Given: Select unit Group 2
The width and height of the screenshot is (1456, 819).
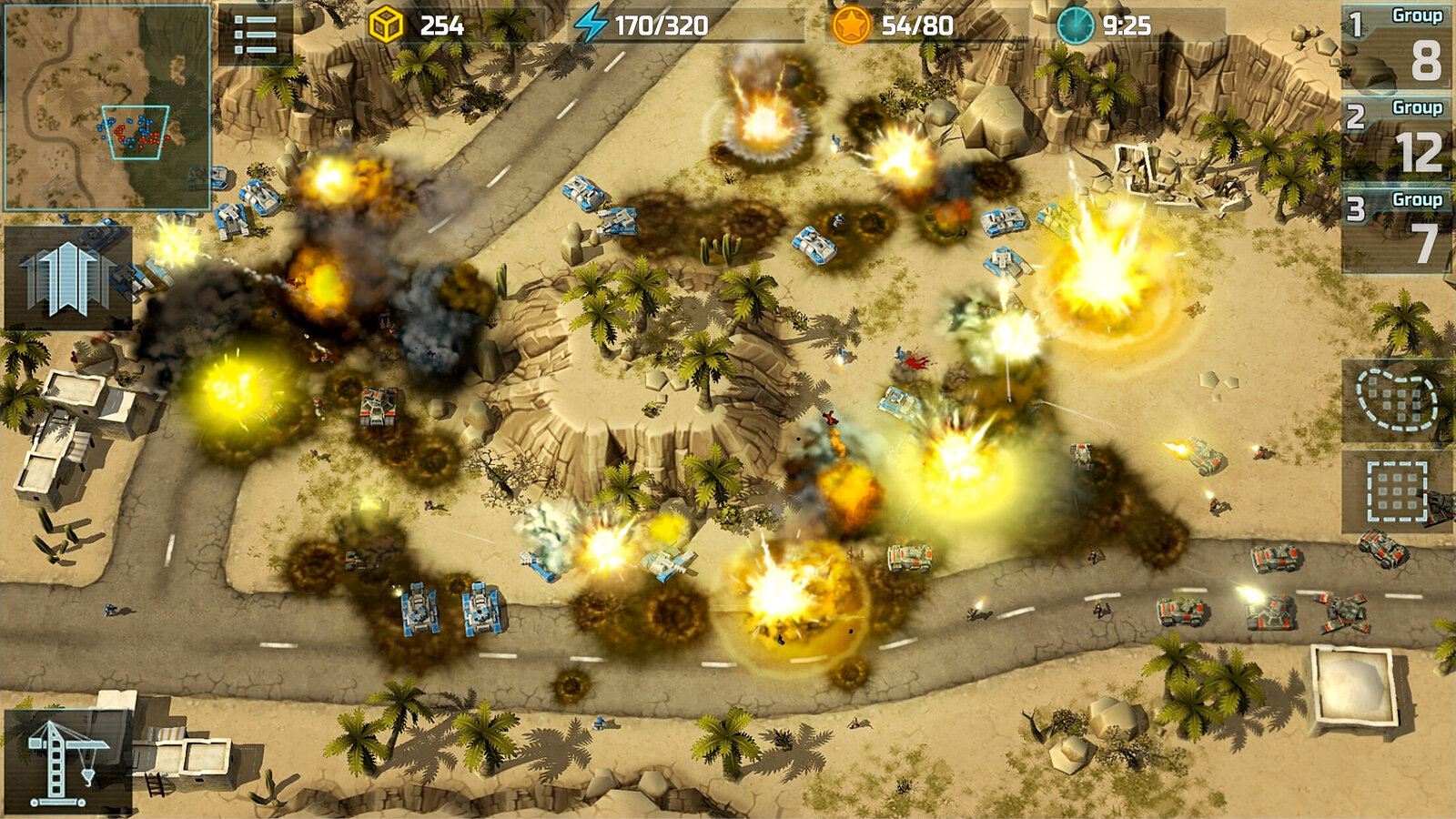Looking at the screenshot, I should (1398, 138).
